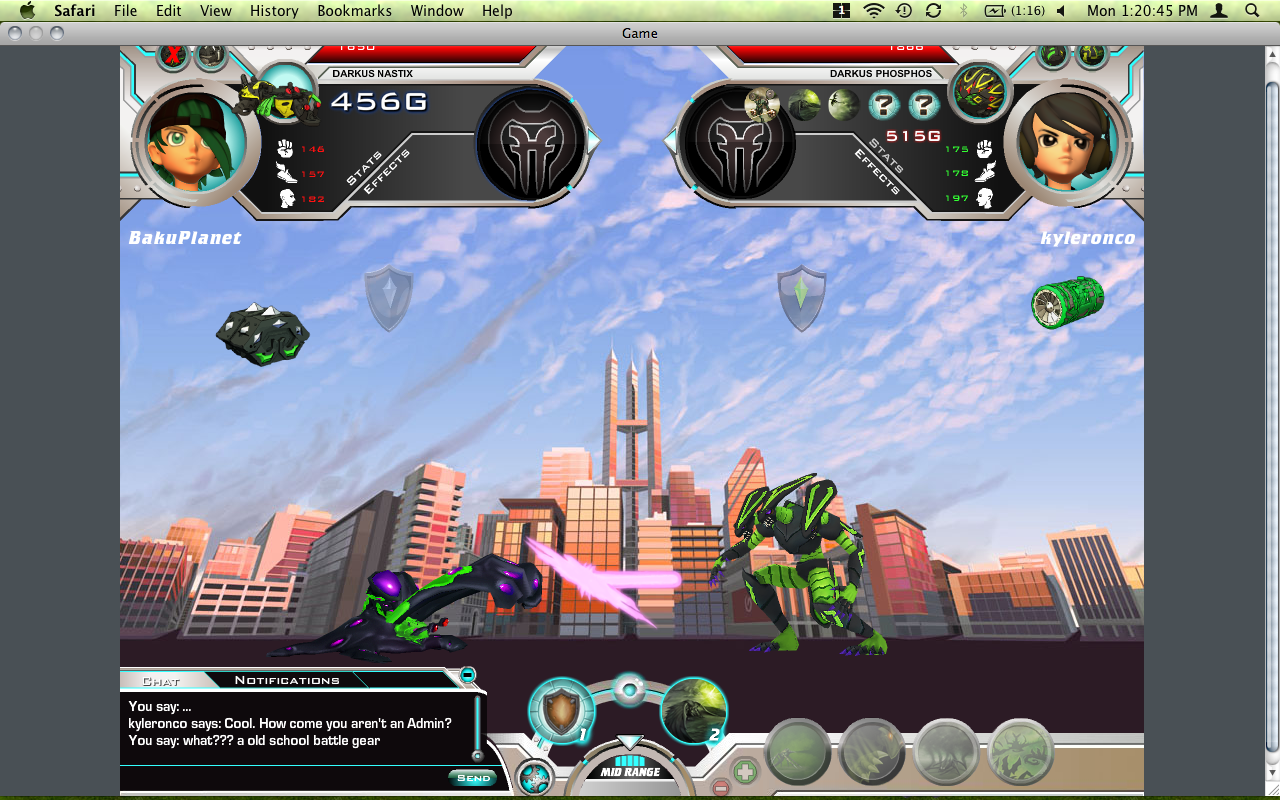This screenshot has height=800, width=1280.
Task: Click the red minus button
Action: point(721,788)
